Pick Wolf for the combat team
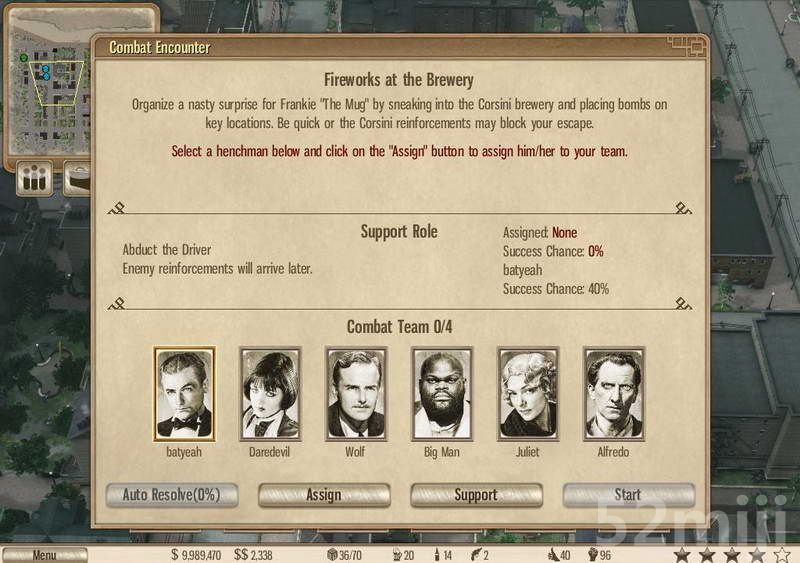 coord(355,394)
